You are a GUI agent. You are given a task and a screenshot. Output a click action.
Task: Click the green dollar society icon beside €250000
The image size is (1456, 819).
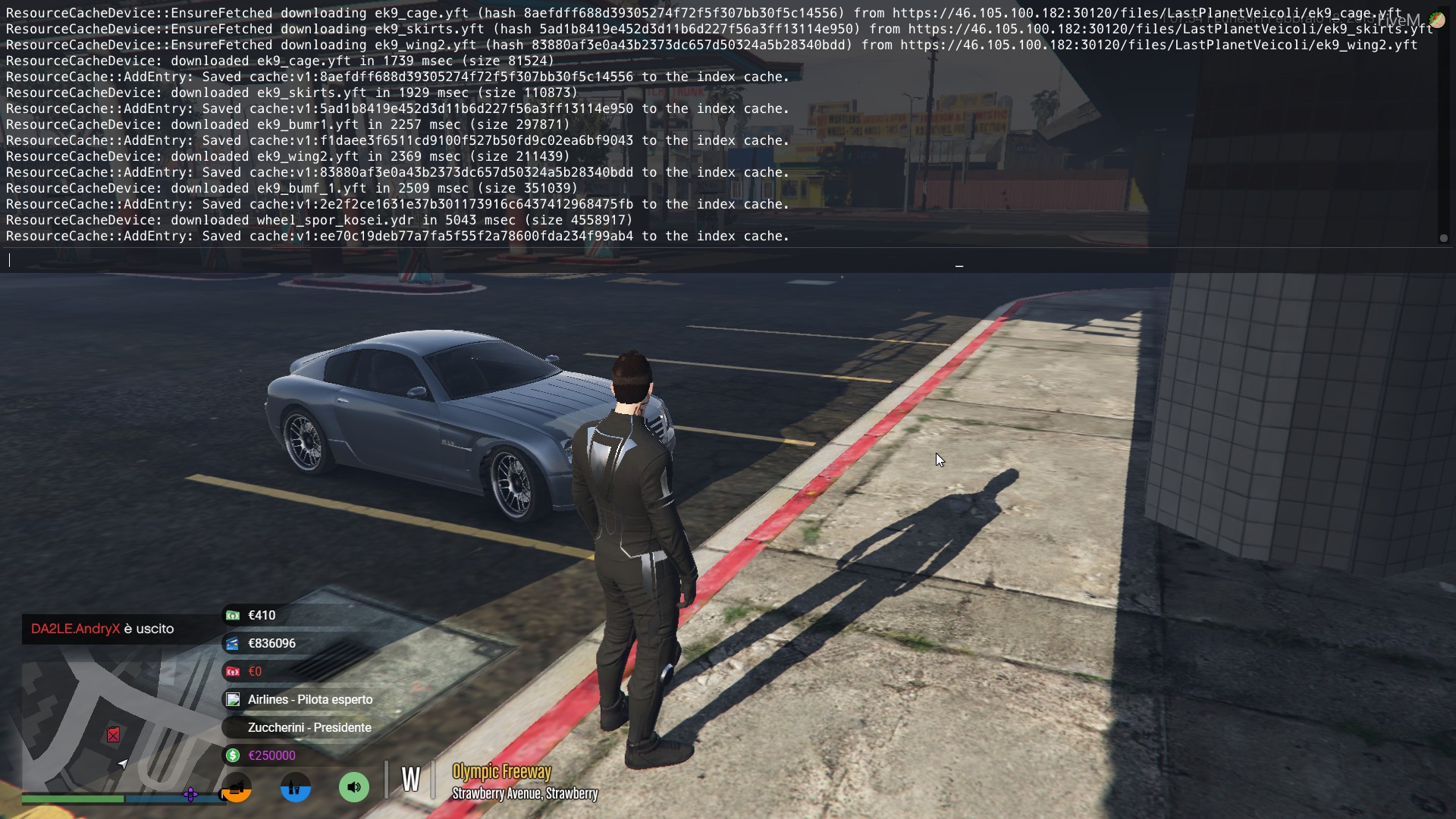(x=232, y=755)
